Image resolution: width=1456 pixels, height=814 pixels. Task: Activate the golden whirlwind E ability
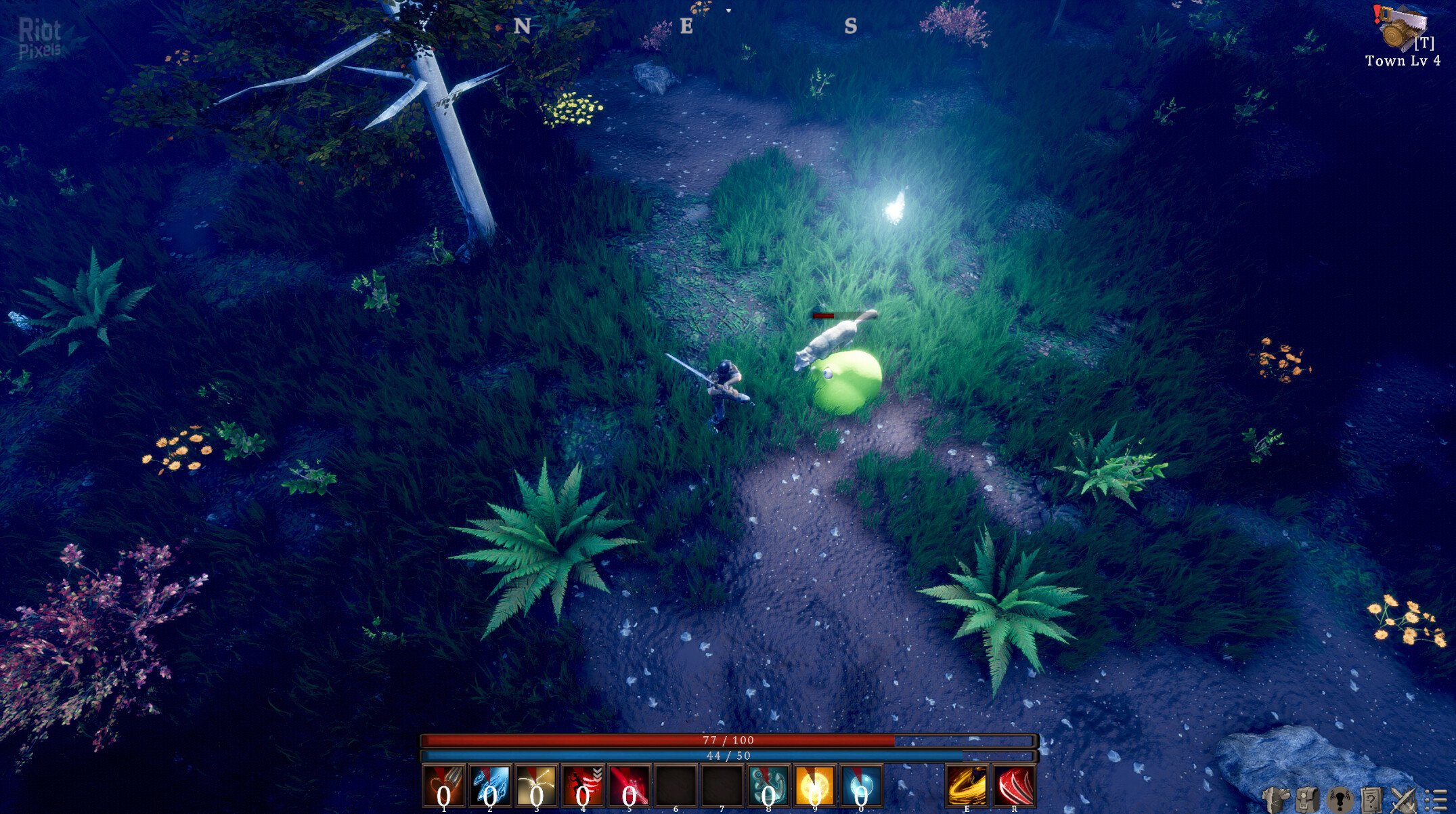point(966,786)
